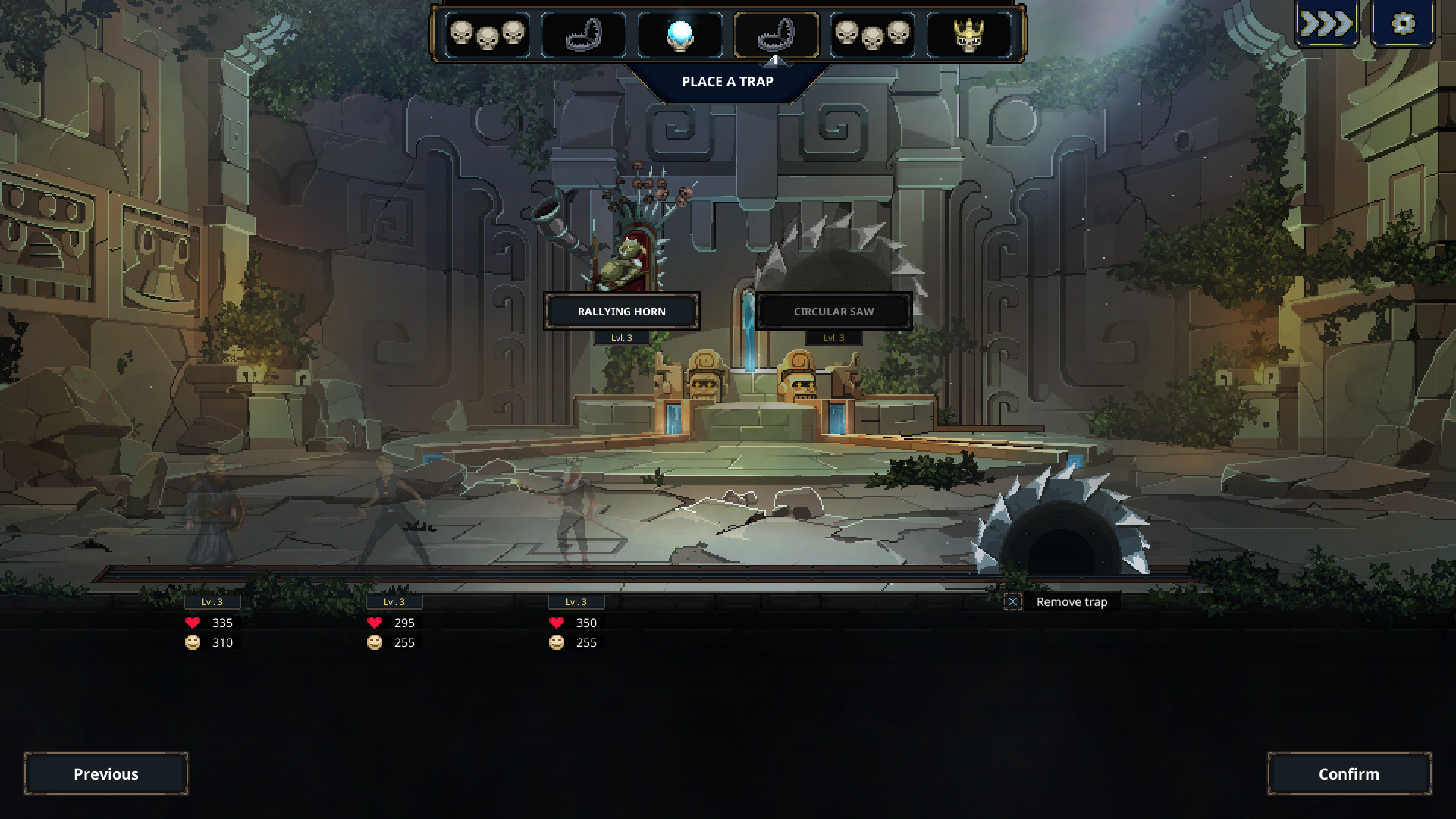Click the Remove trap crosshair icon
Screen dimensions: 1456x819
pos(1014,601)
